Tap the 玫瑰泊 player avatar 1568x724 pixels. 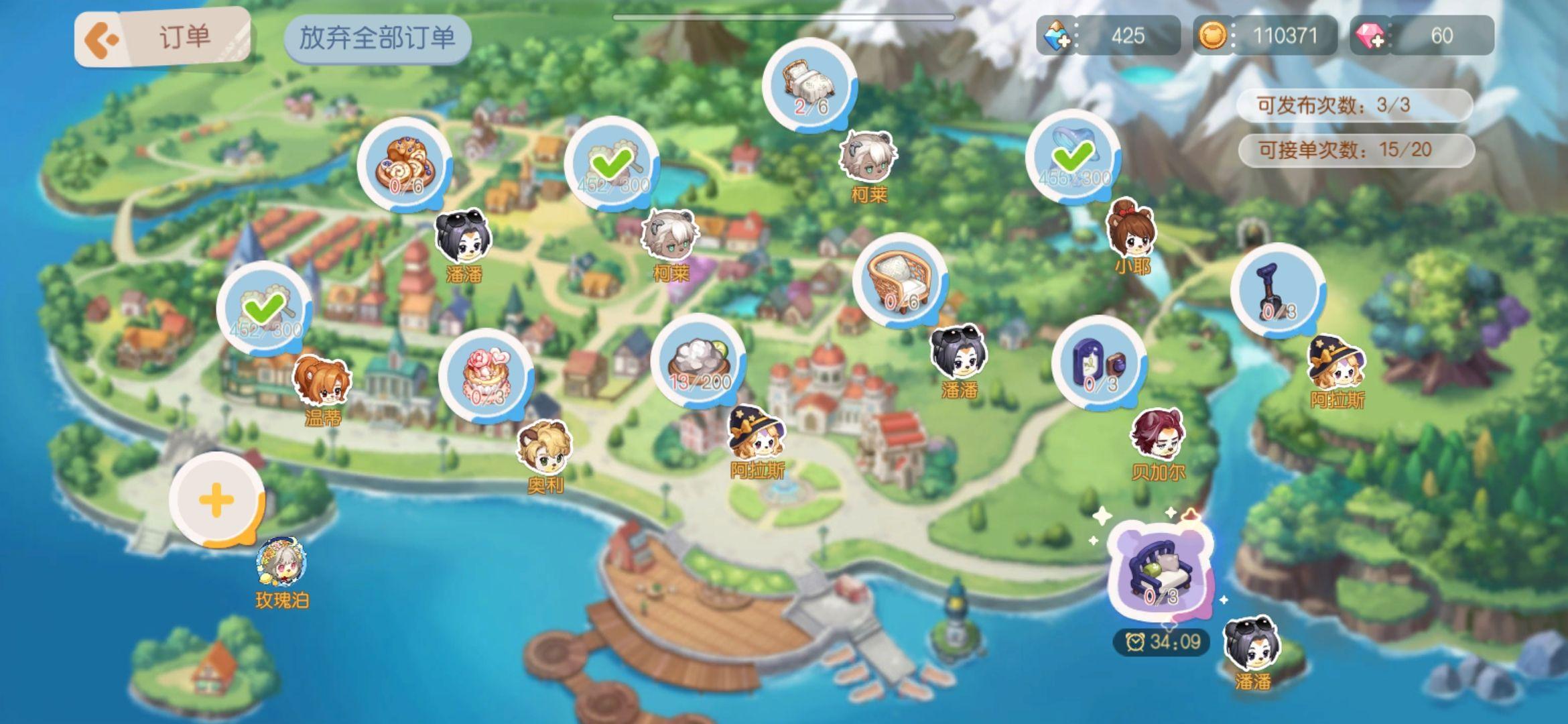coord(281,560)
